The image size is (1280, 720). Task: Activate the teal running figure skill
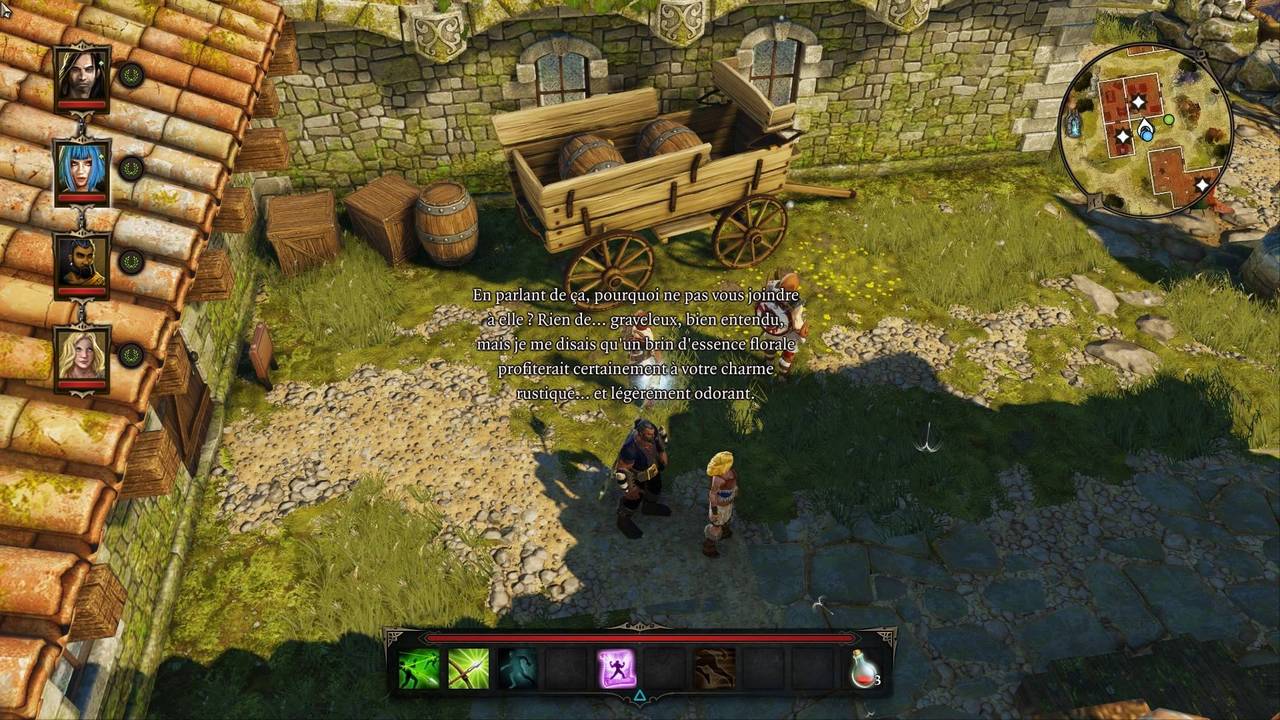[x=517, y=668]
